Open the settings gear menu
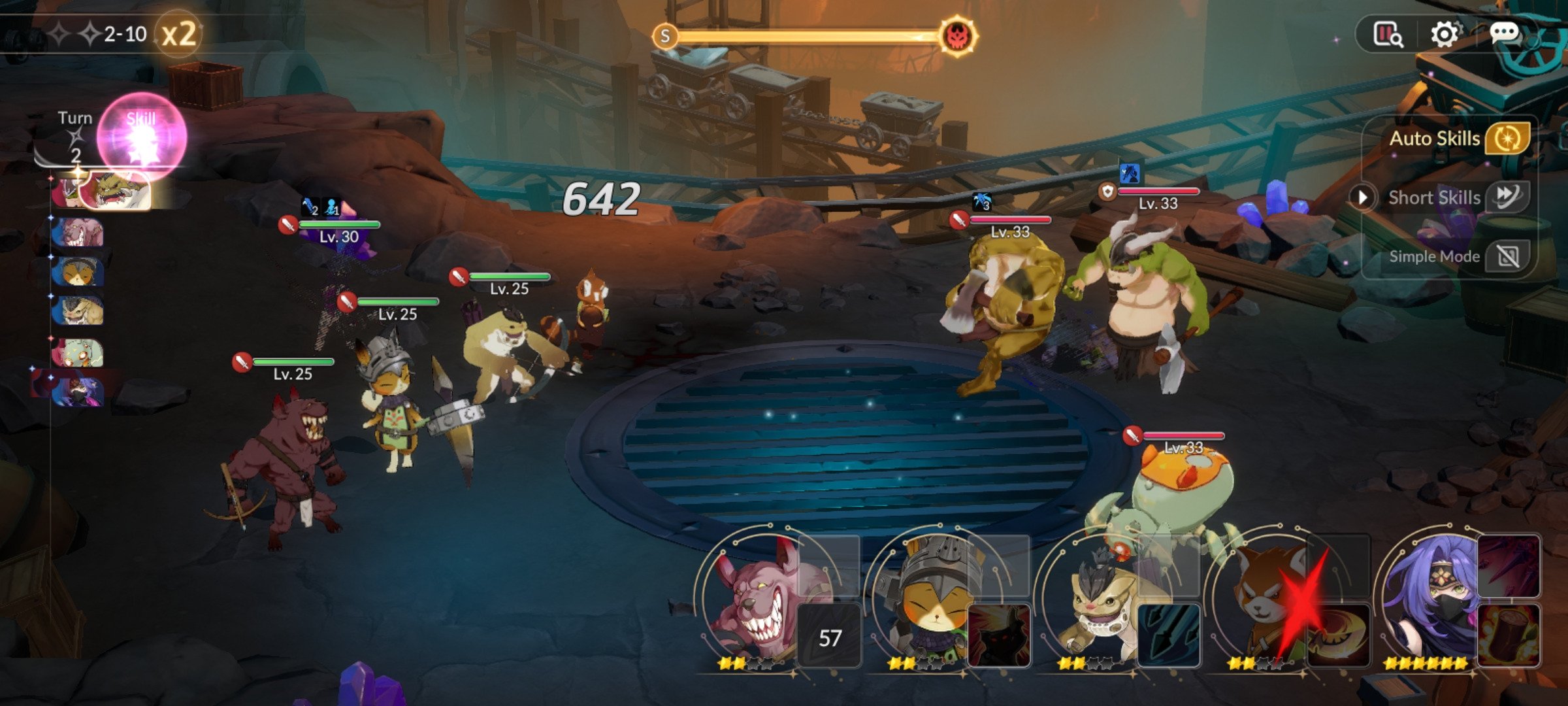 click(x=1444, y=34)
